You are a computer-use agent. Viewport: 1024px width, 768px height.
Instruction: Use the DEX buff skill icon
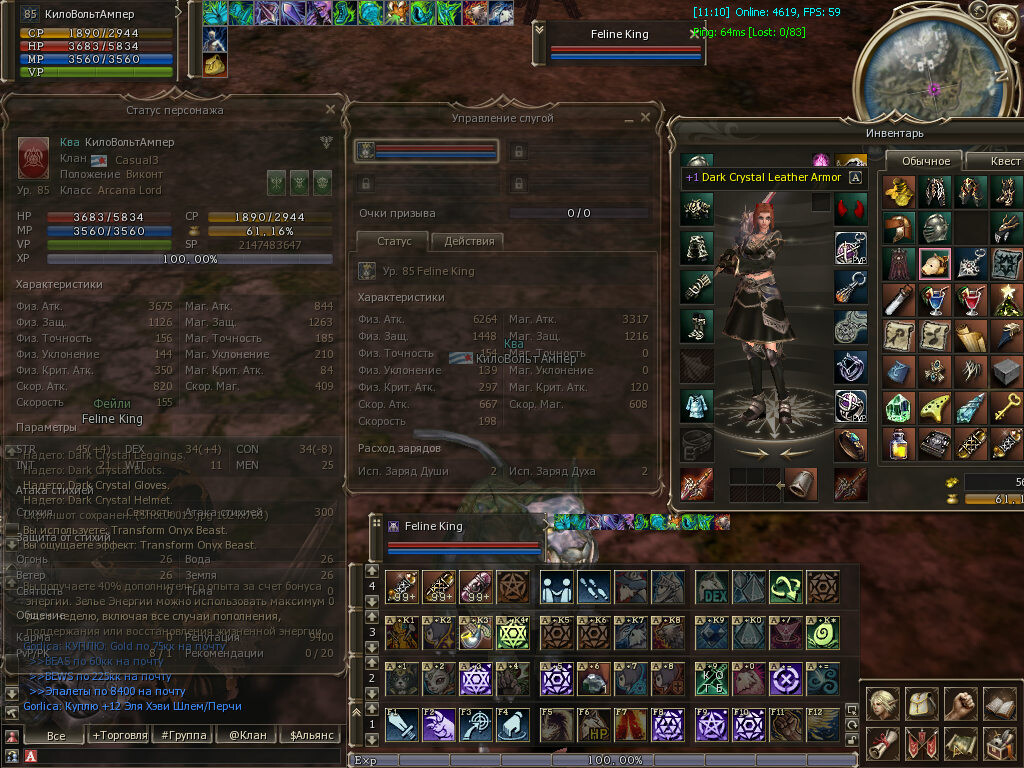[x=711, y=586]
